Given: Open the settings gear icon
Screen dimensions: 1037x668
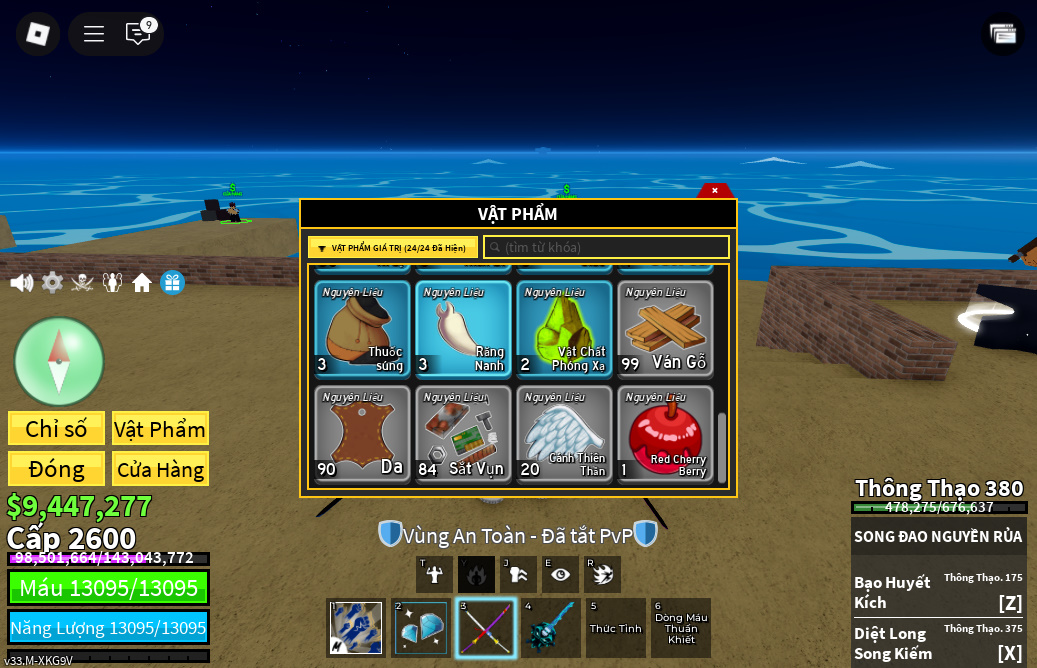Looking at the screenshot, I should [x=52, y=283].
